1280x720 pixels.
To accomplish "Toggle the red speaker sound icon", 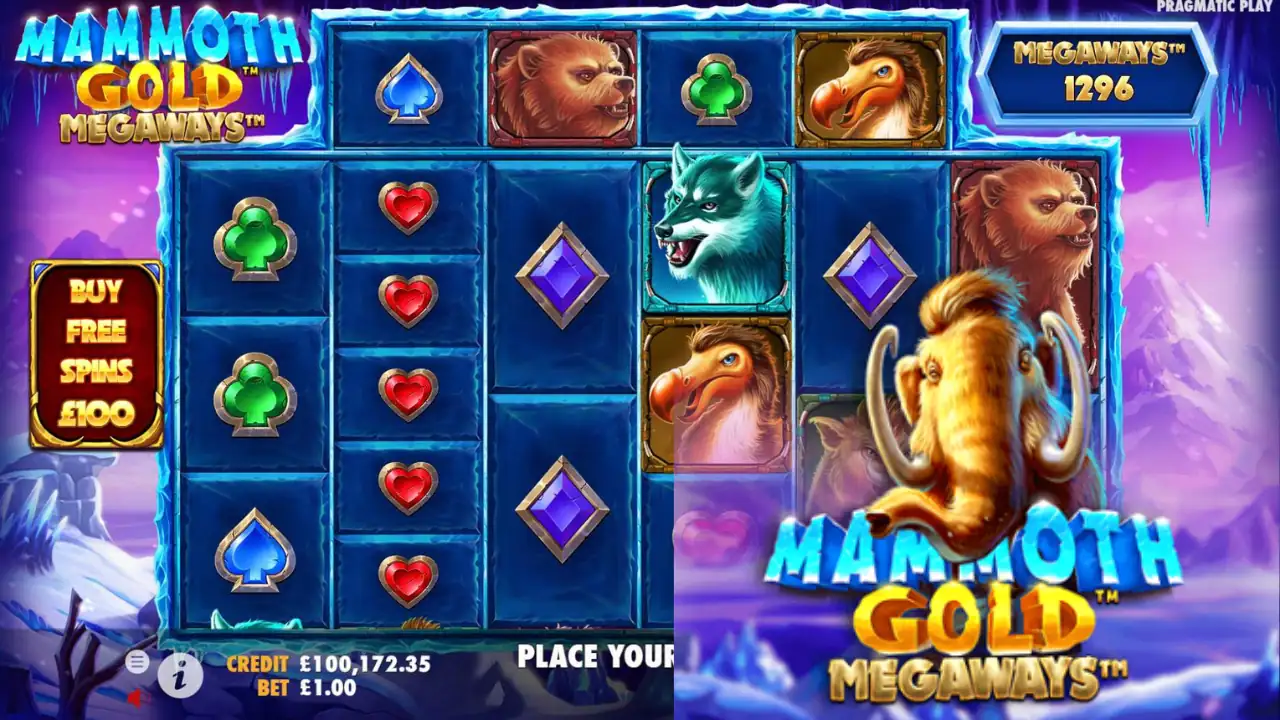I will (x=135, y=696).
